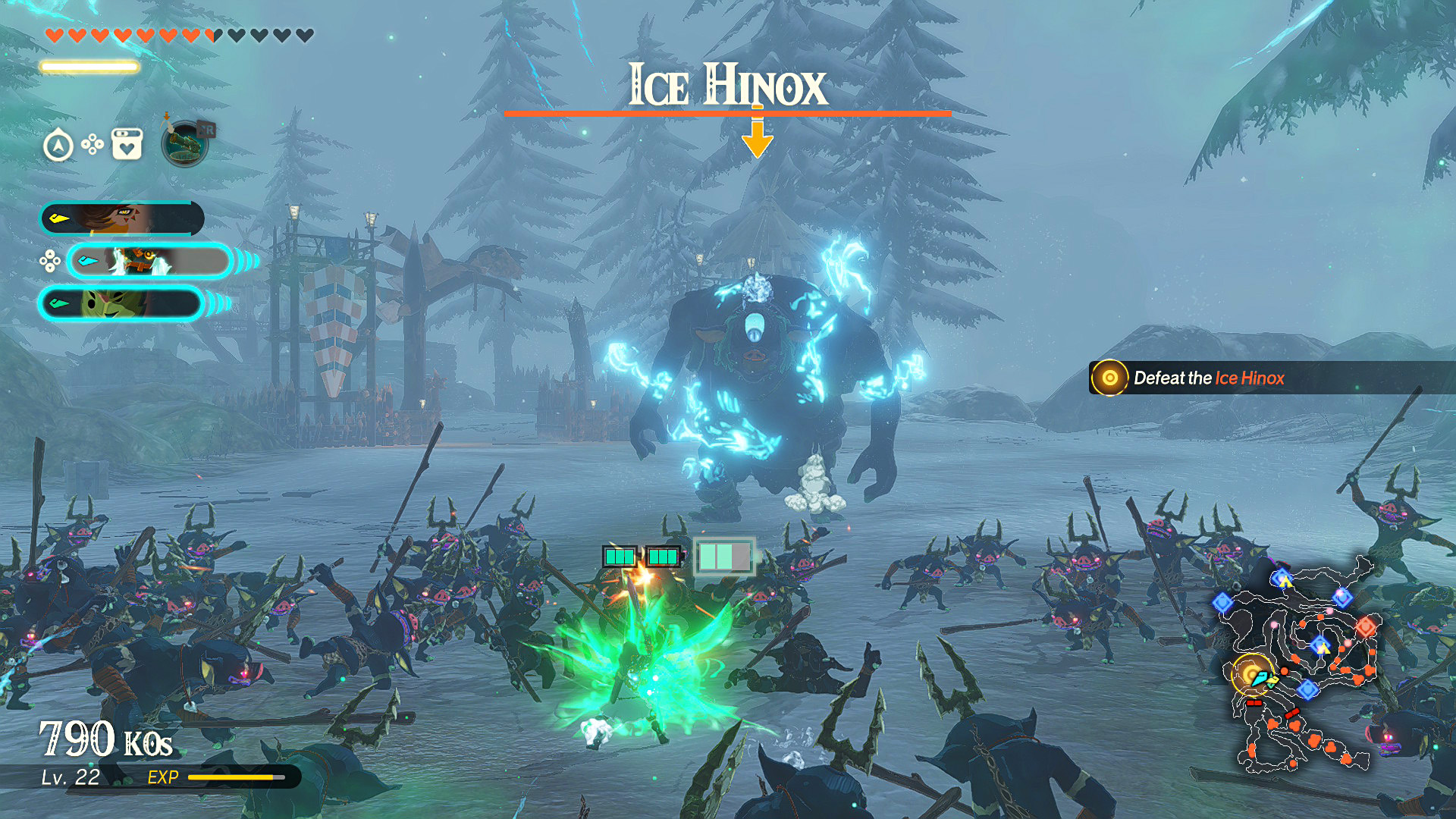Select the Ice Hinox boss name header
Screen dimensions: 1456x819
pos(728,86)
